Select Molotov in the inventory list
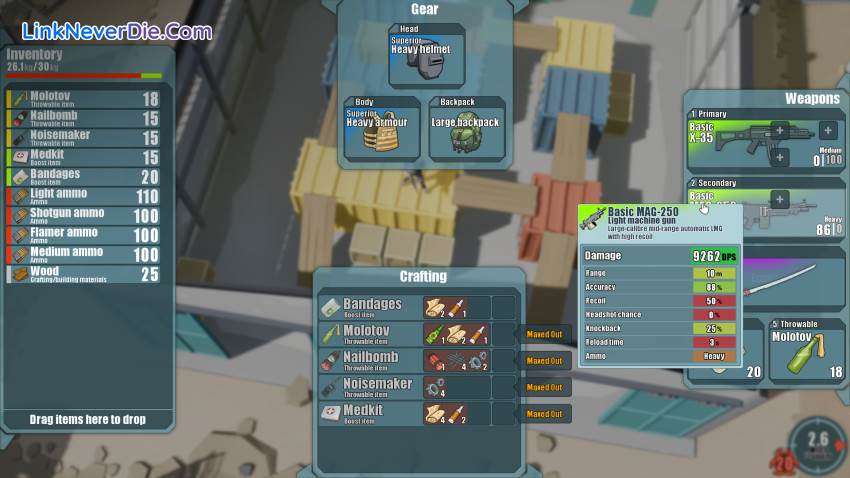The width and height of the screenshot is (850, 478). [x=84, y=99]
